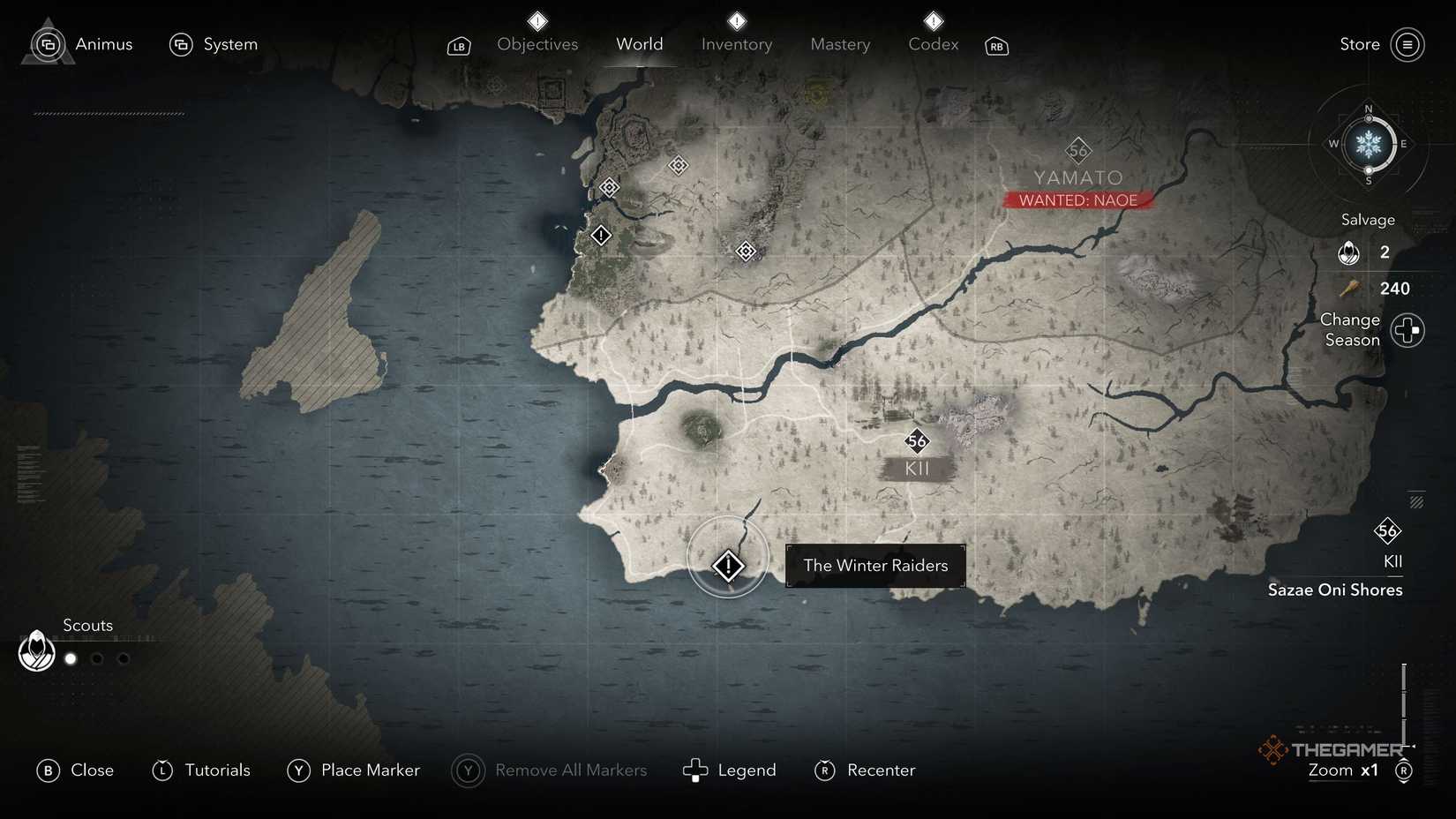Select the quest marker beside the green coastal area
The height and width of the screenshot is (819, 1456).
tap(601, 235)
